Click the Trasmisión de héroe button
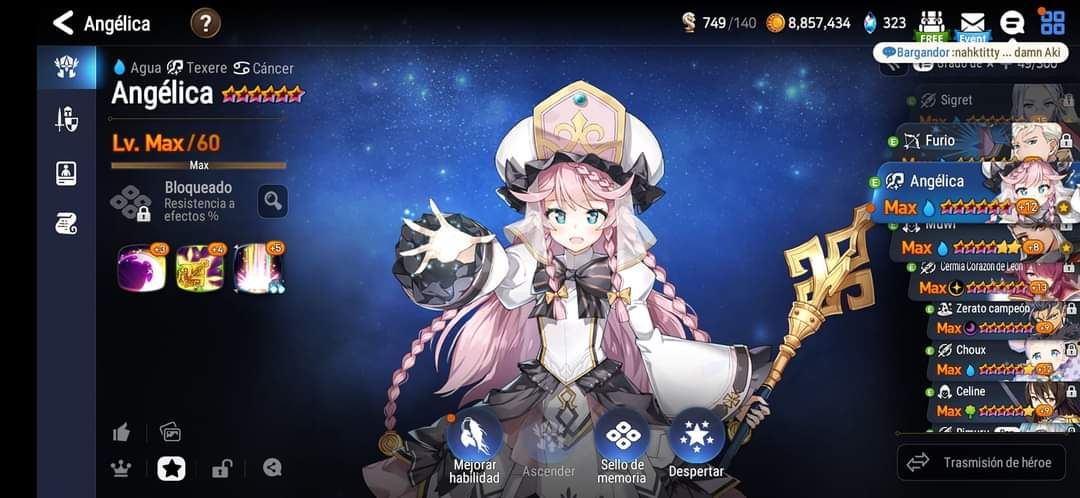 point(980,462)
